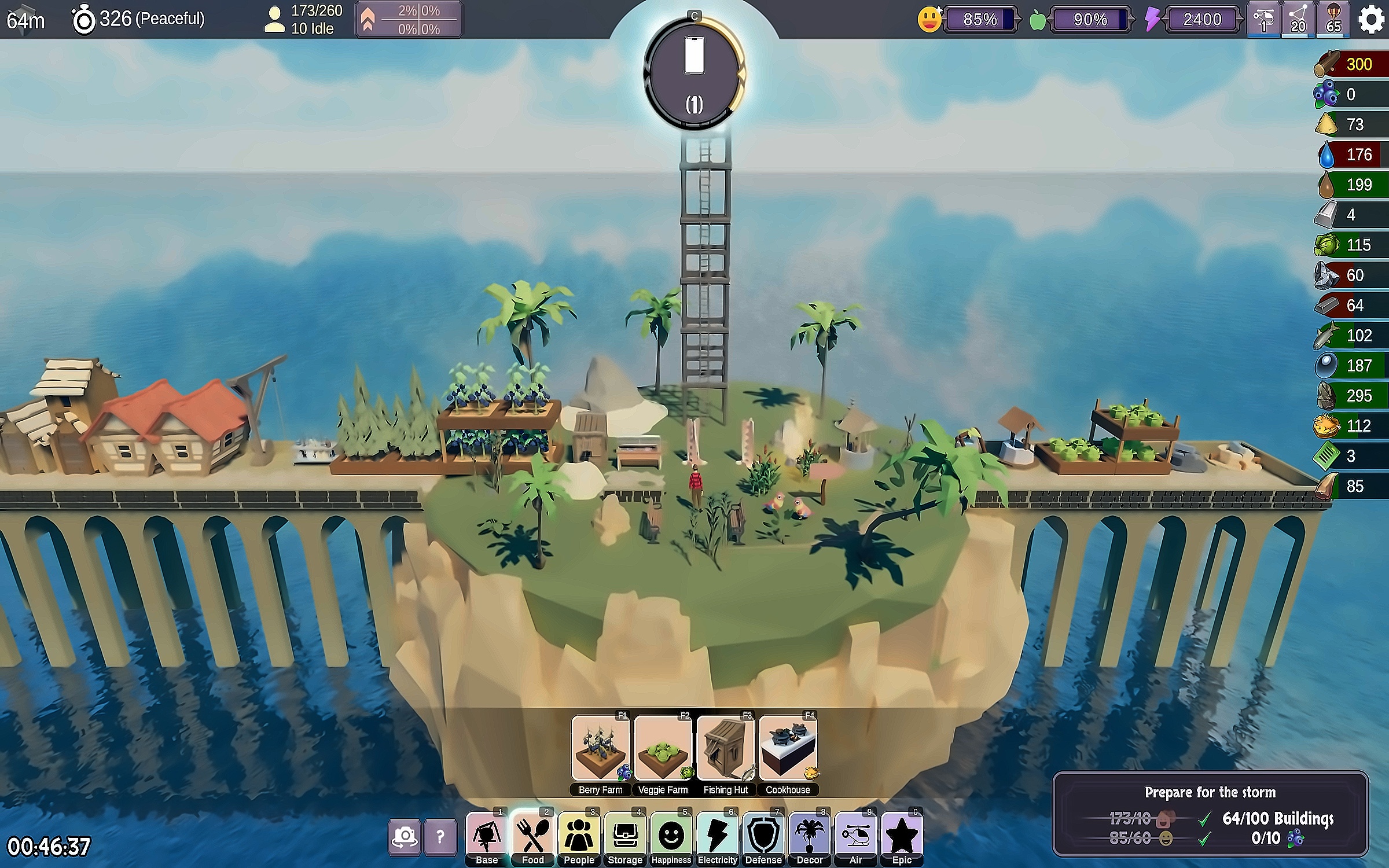Click the camera rotate button
The width and height of the screenshot is (1389, 868).
click(x=404, y=836)
